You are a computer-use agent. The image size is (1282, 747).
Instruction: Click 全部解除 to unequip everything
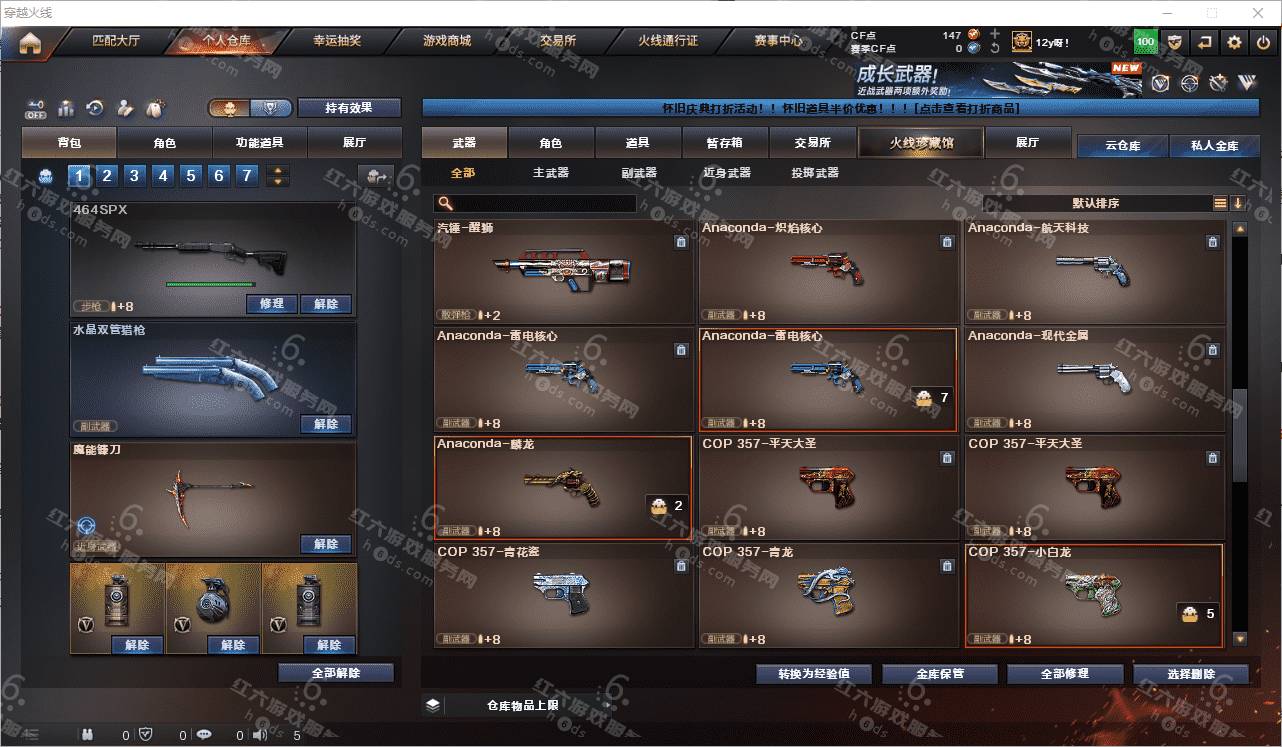point(336,673)
